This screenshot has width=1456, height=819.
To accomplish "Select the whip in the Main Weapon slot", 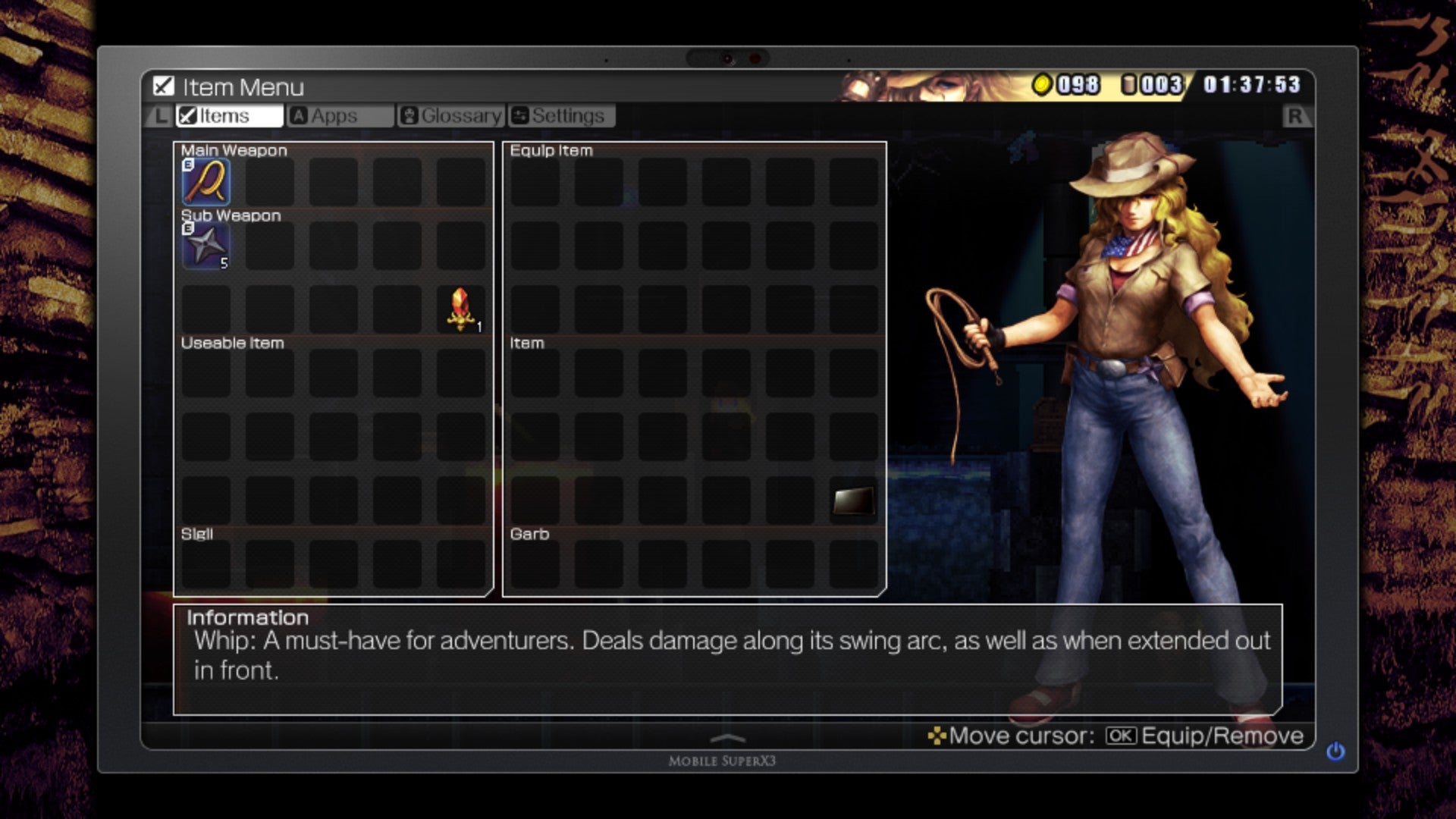I will pyautogui.click(x=205, y=182).
